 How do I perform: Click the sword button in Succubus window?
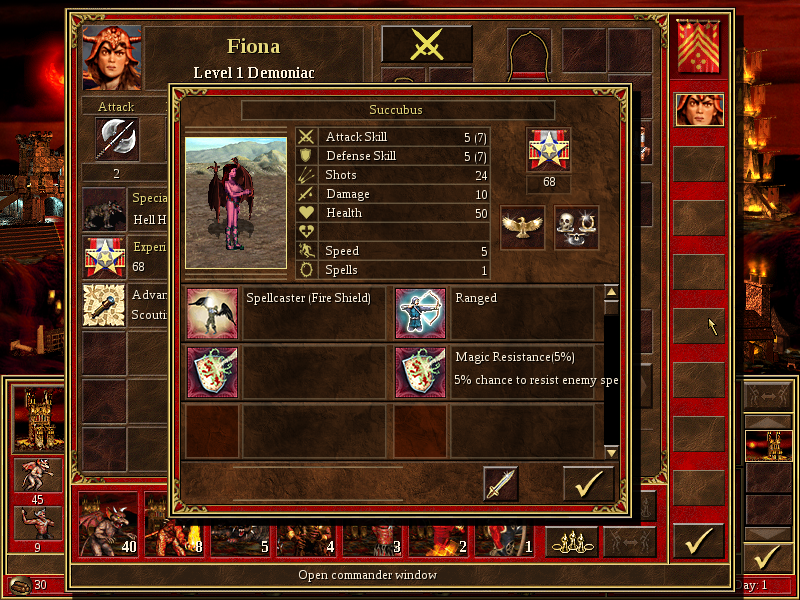[501, 483]
